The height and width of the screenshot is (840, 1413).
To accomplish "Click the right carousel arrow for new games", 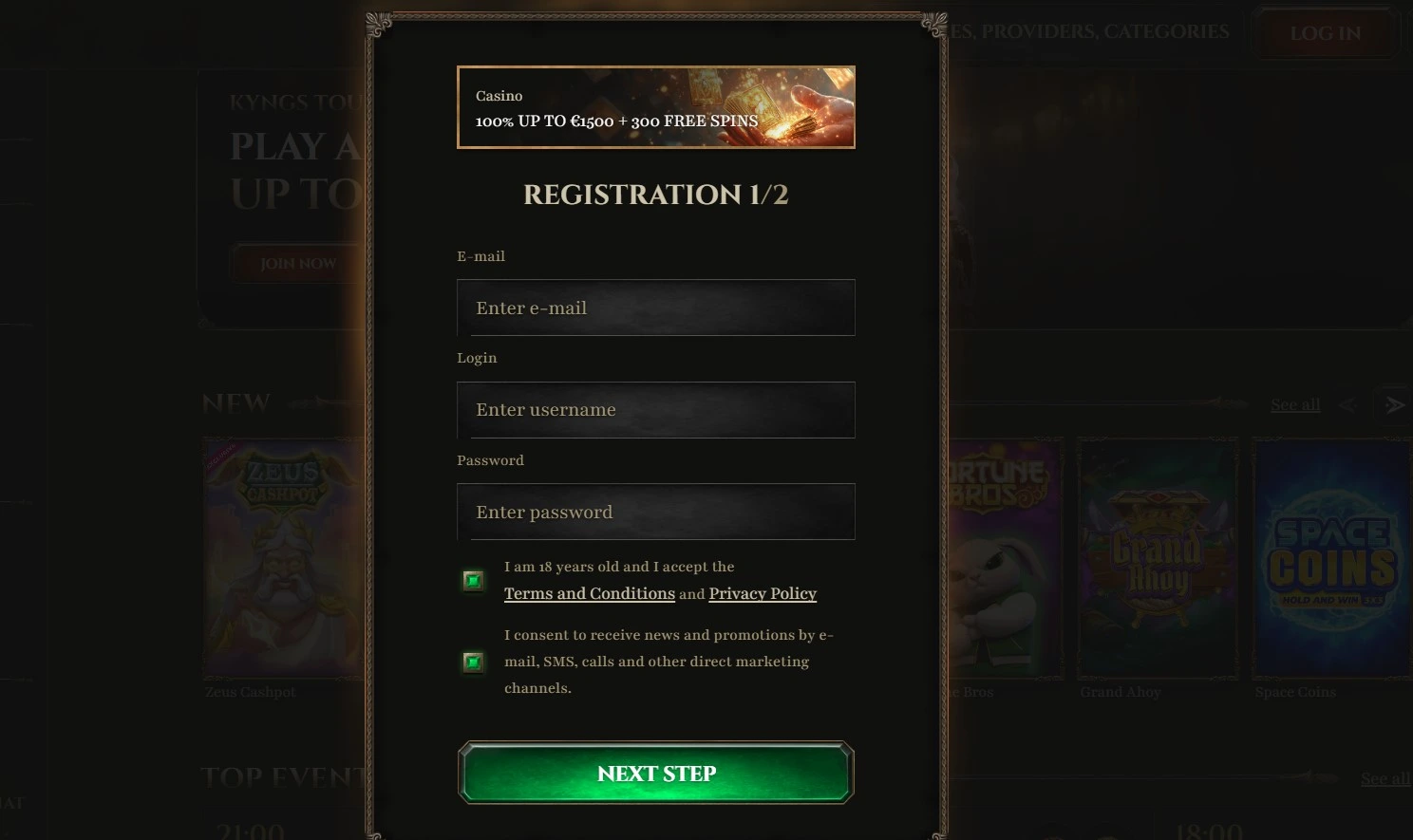I will (x=1393, y=403).
